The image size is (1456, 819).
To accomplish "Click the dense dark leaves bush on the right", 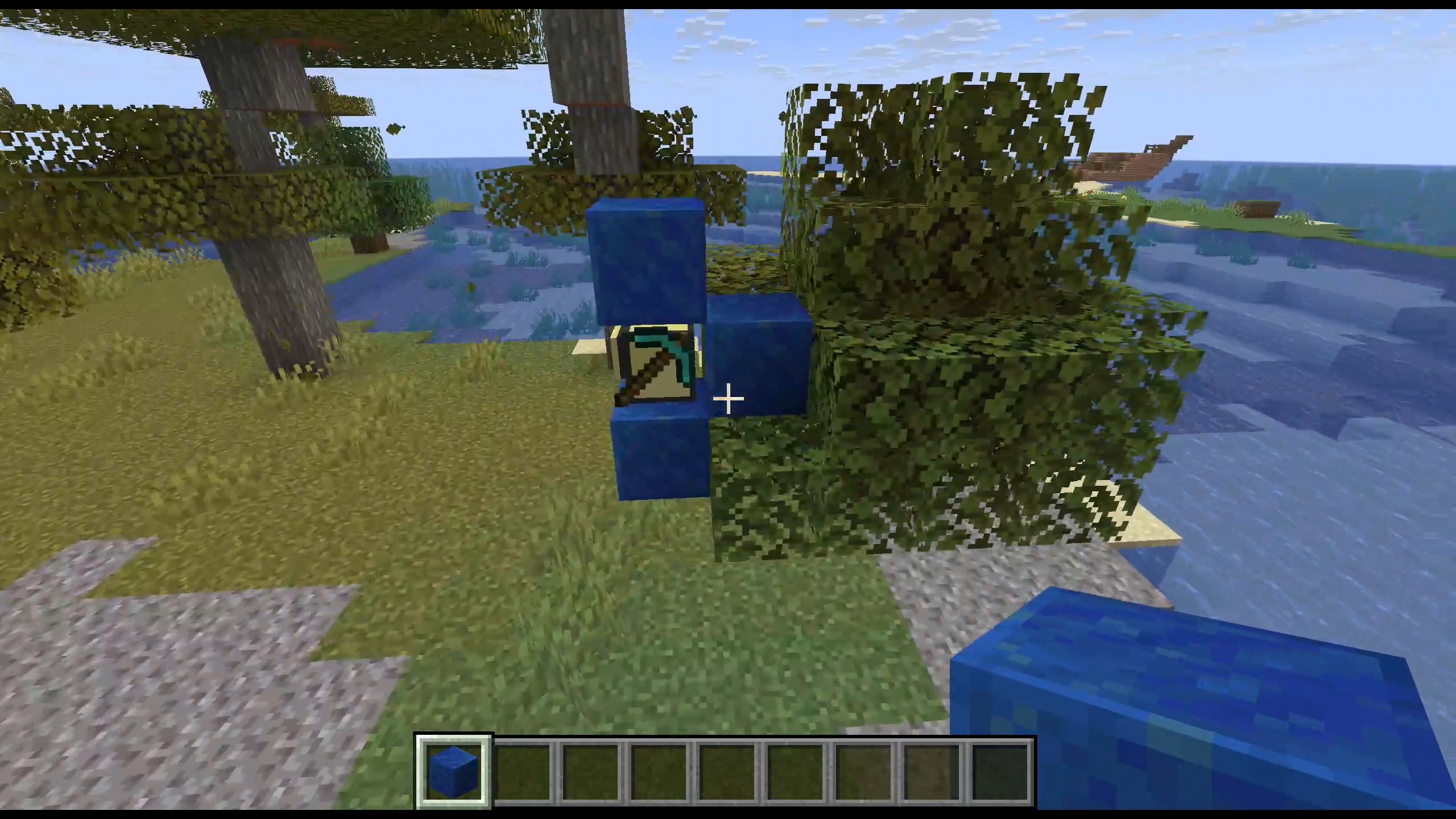I will tap(967, 398).
